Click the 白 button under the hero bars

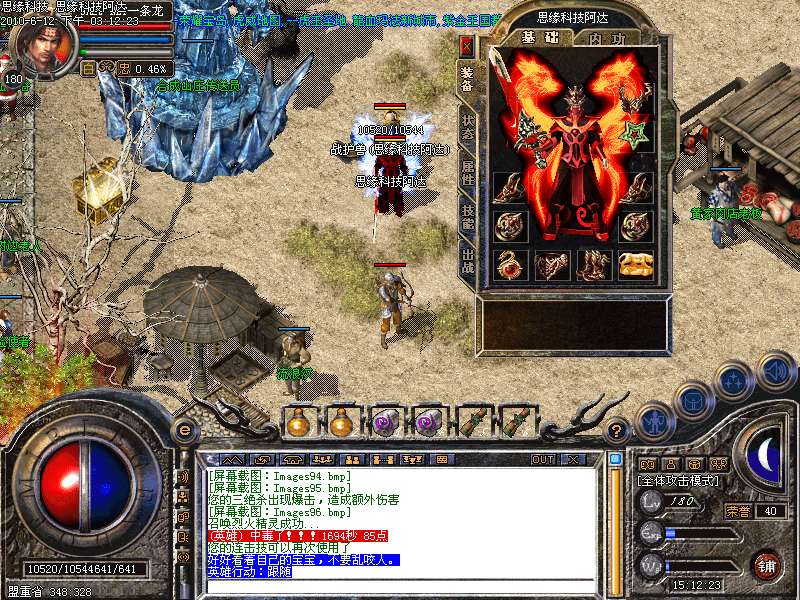click(x=88, y=68)
